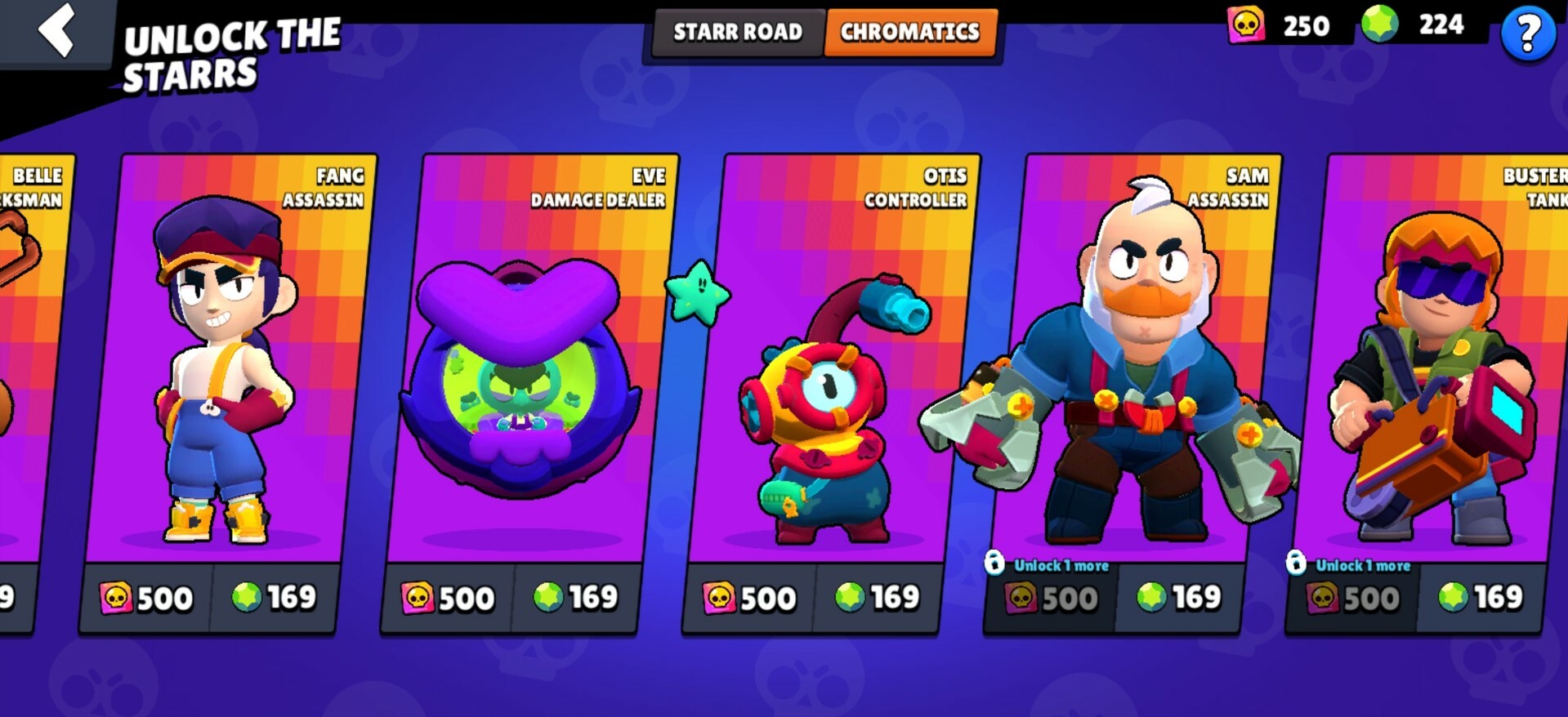Buy Fang for 500 credits
The image size is (1568, 717).
pyautogui.click(x=147, y=599)
